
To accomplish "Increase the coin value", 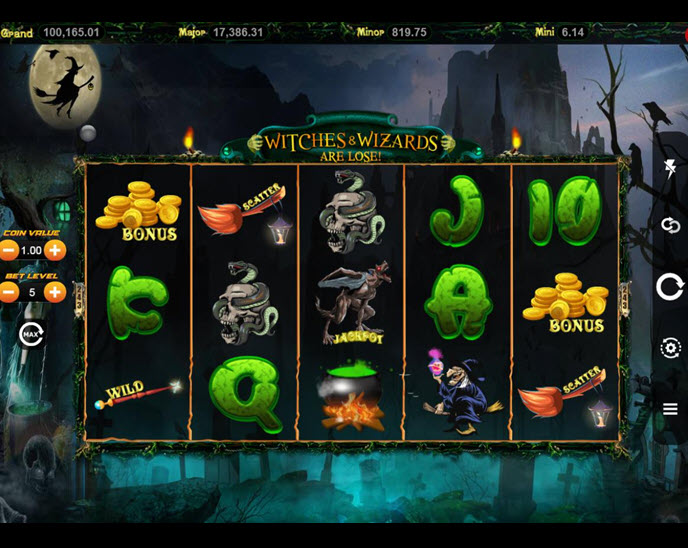I will (55, 250).
